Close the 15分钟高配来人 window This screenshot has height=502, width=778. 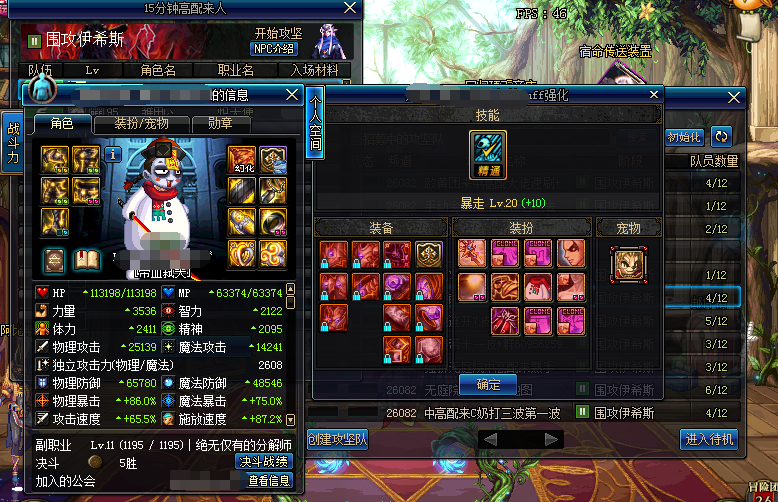point(349,8)
